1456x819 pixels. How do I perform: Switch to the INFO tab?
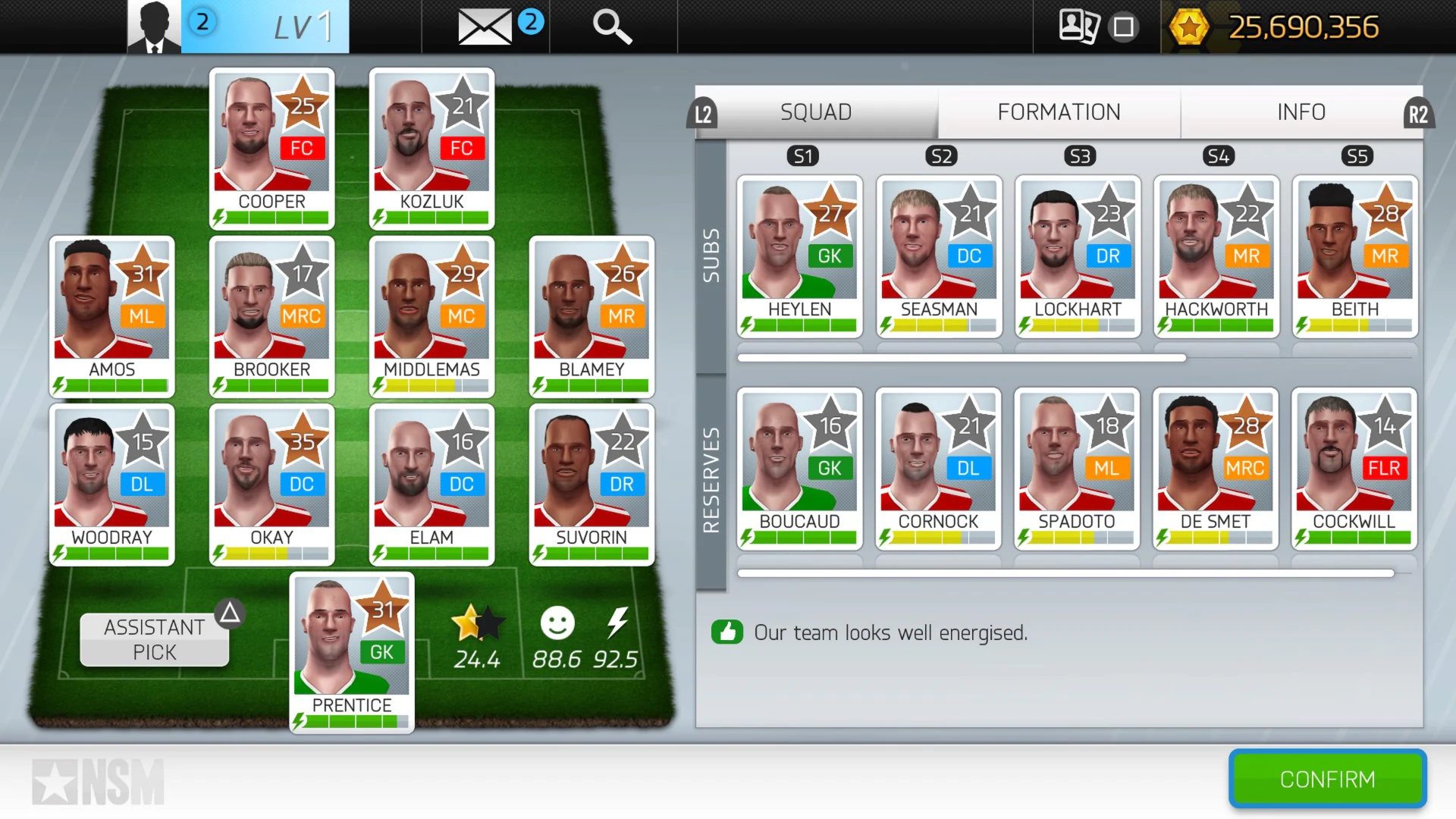pos(1301,112)
